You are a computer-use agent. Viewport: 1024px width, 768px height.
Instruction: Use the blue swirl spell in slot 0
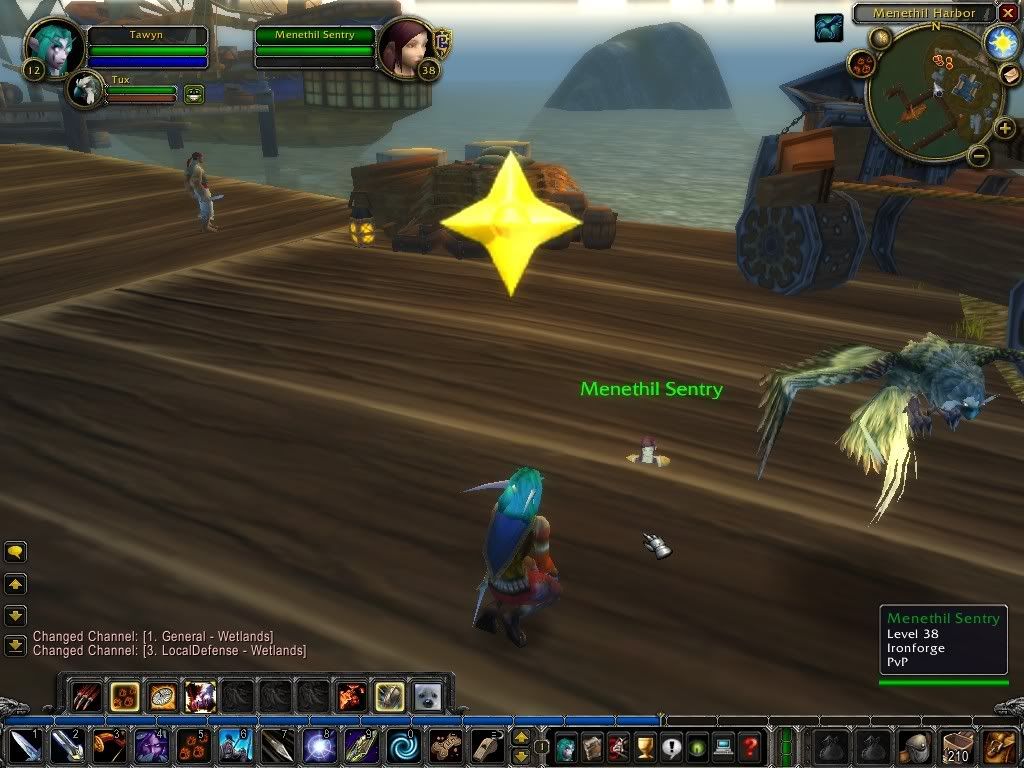tap(405, 746)
